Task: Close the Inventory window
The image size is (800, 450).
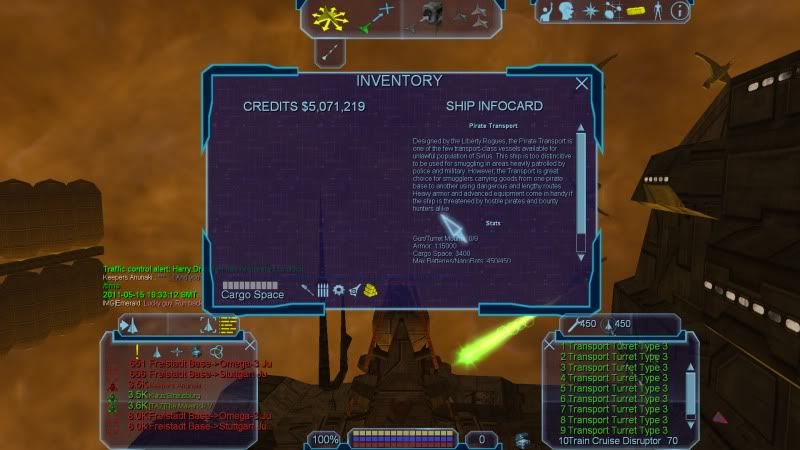Action: [582, 84]
